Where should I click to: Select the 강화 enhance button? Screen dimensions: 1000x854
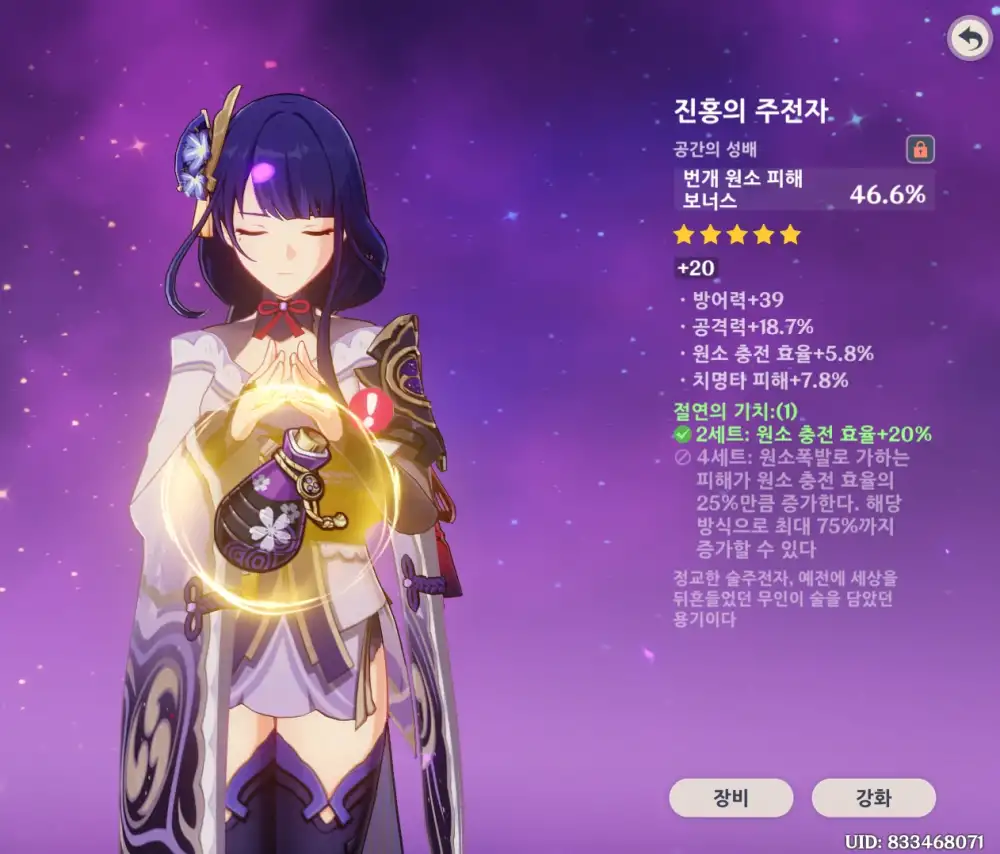pos(874,798)
